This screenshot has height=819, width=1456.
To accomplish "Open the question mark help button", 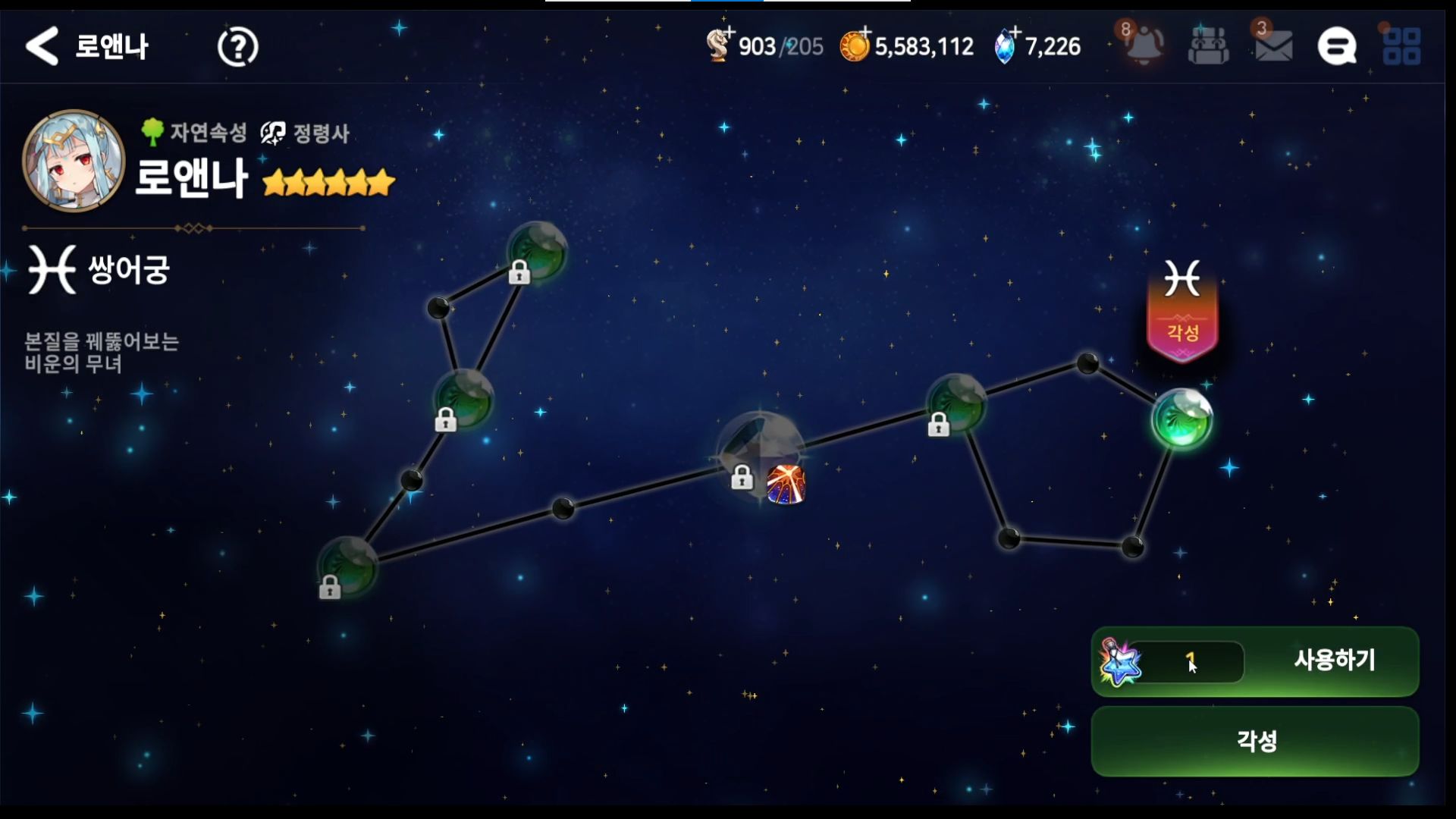I will [237, 47].
